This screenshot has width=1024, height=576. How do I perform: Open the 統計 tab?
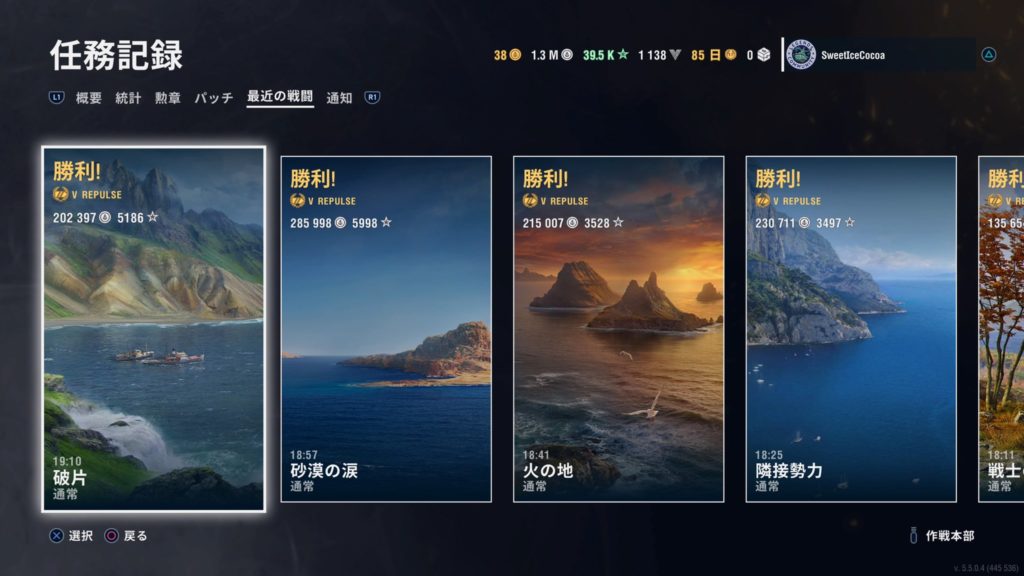coord(128,98)
